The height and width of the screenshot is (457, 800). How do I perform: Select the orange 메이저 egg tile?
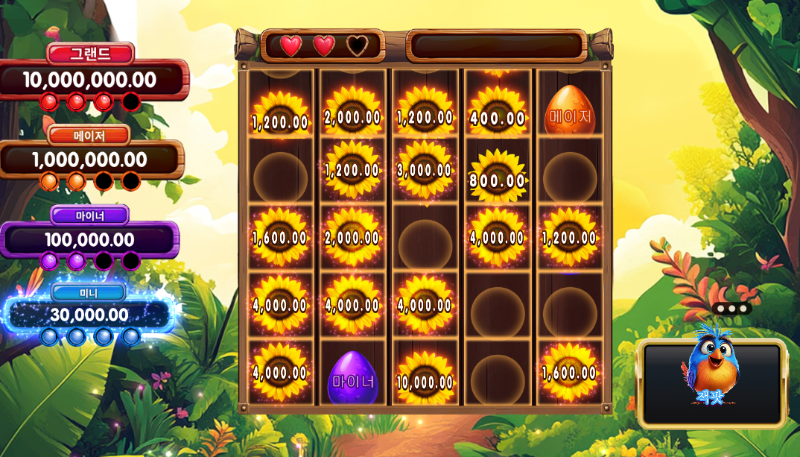tap(569, 112)
